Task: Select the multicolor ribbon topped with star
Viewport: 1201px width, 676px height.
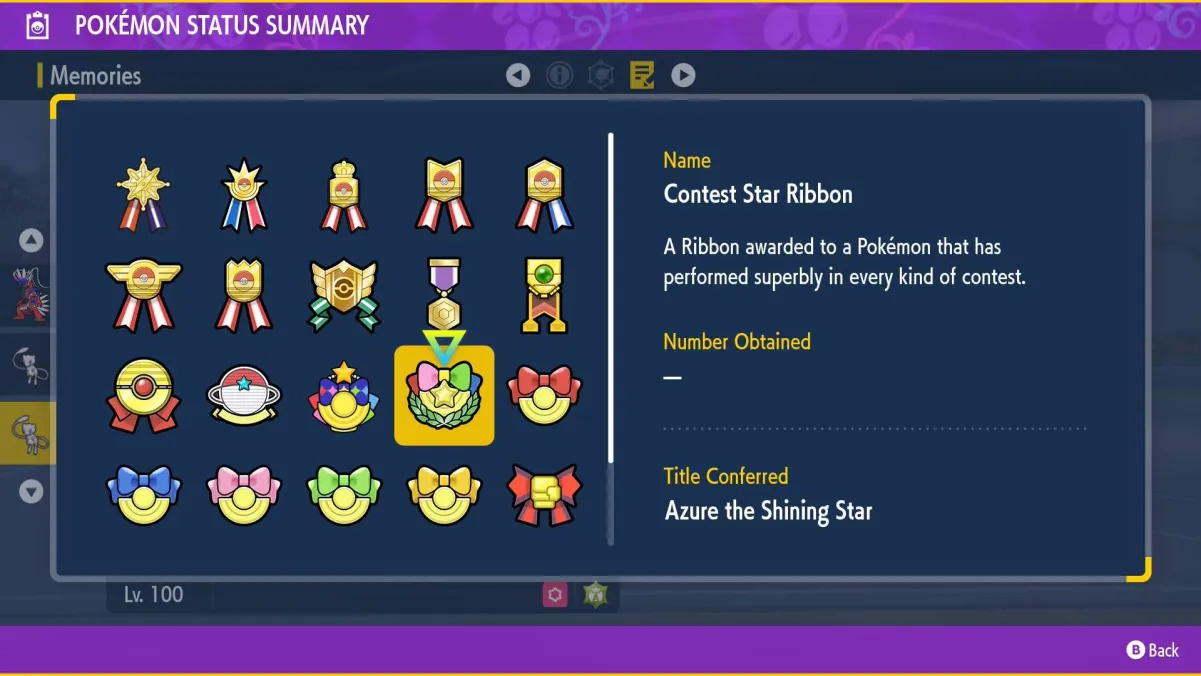Action: tap(344, 396)
